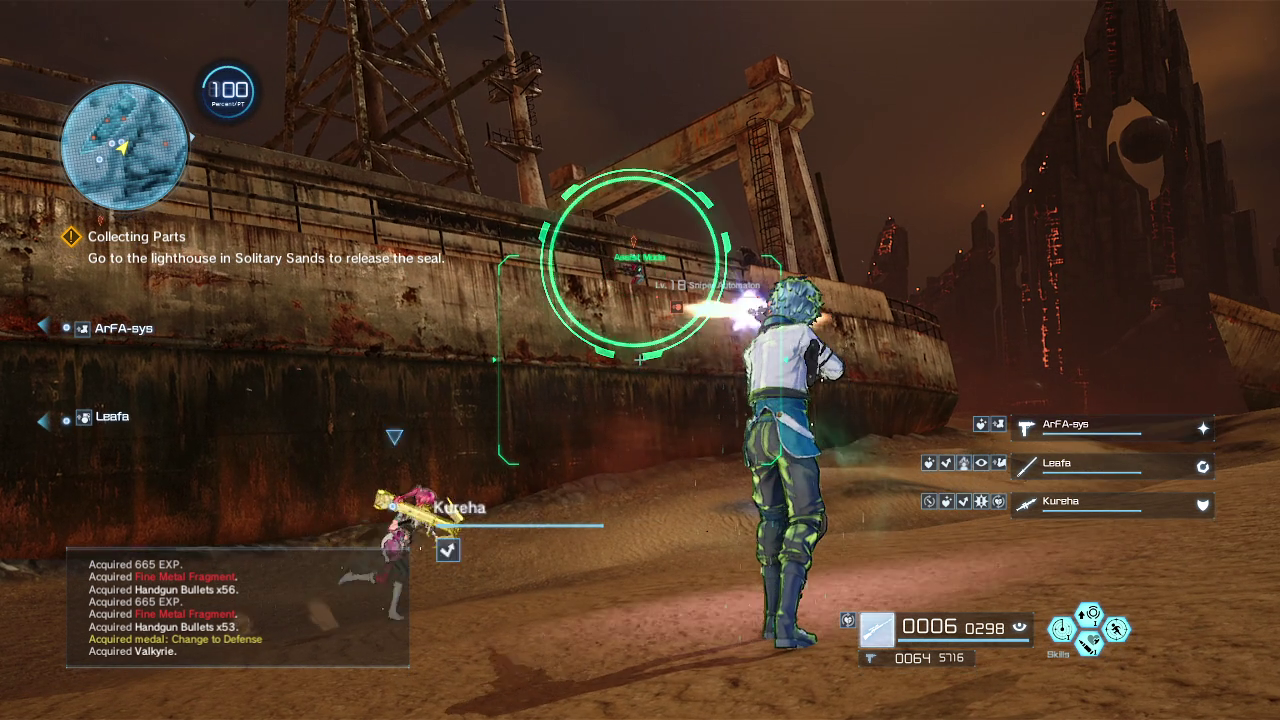Activate the radar scan skill hexagon

(1061, 629)
